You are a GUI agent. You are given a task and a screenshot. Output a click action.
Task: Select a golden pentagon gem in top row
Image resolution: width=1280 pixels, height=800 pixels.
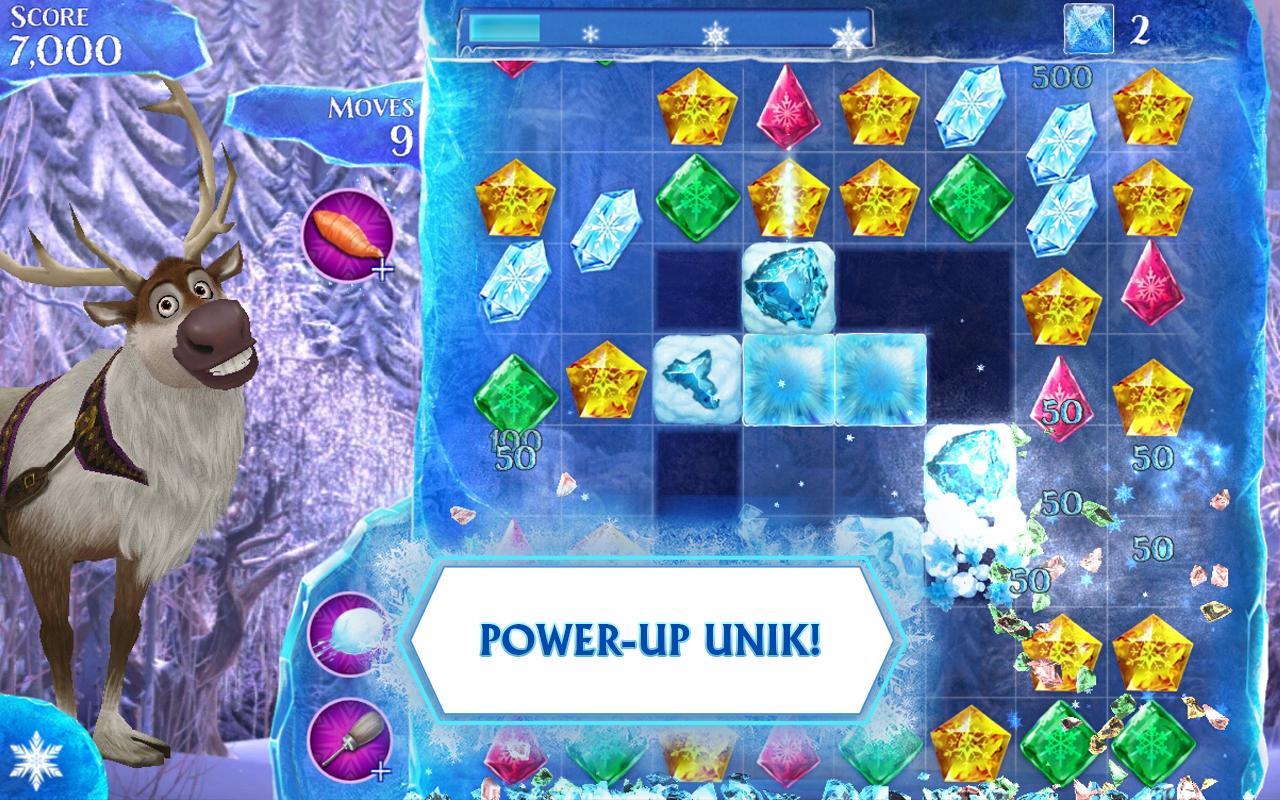(698, 108)
